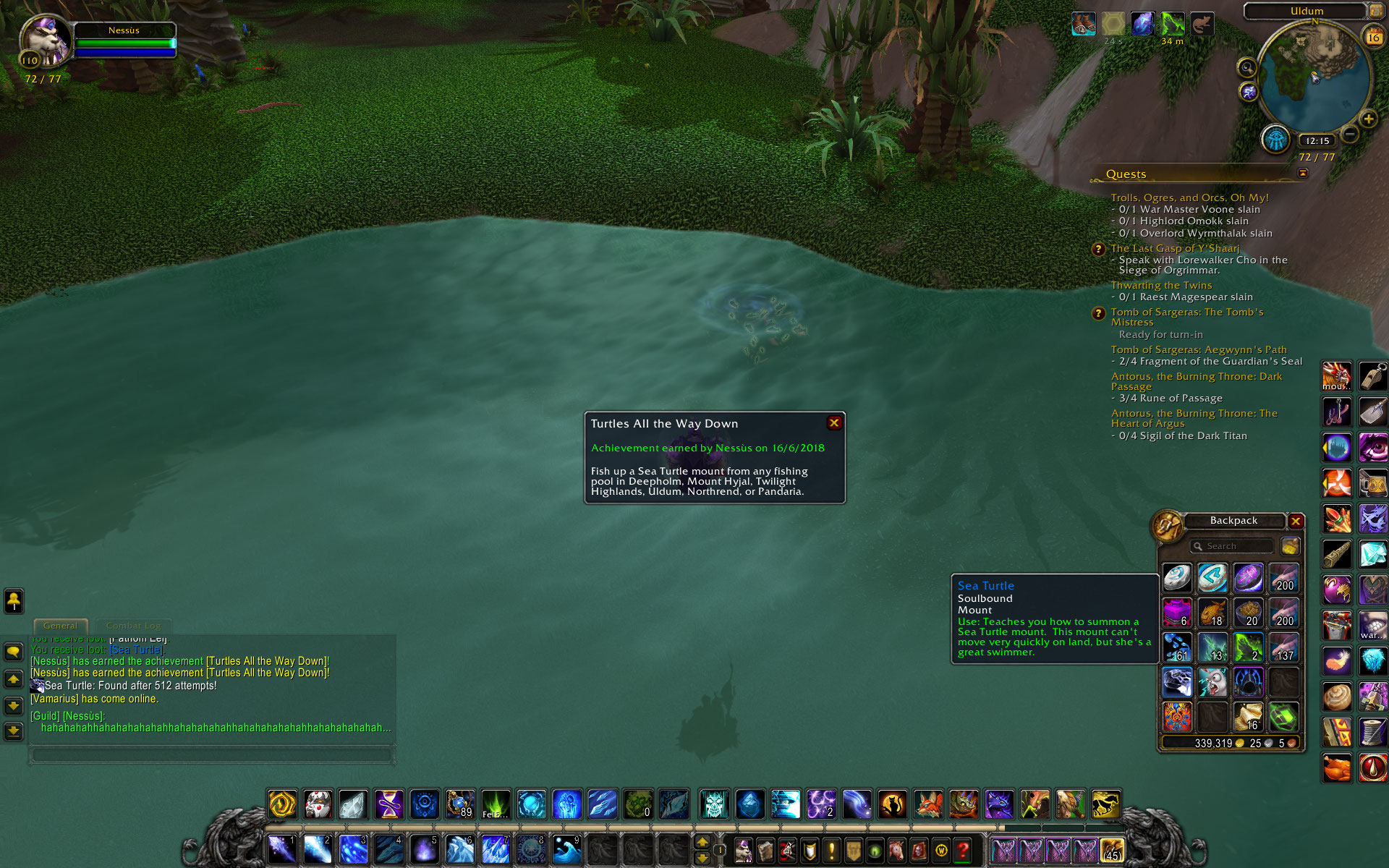Screen dimensions: 1389x868
Task: Select the General chat tab
Action: [60, 626]
